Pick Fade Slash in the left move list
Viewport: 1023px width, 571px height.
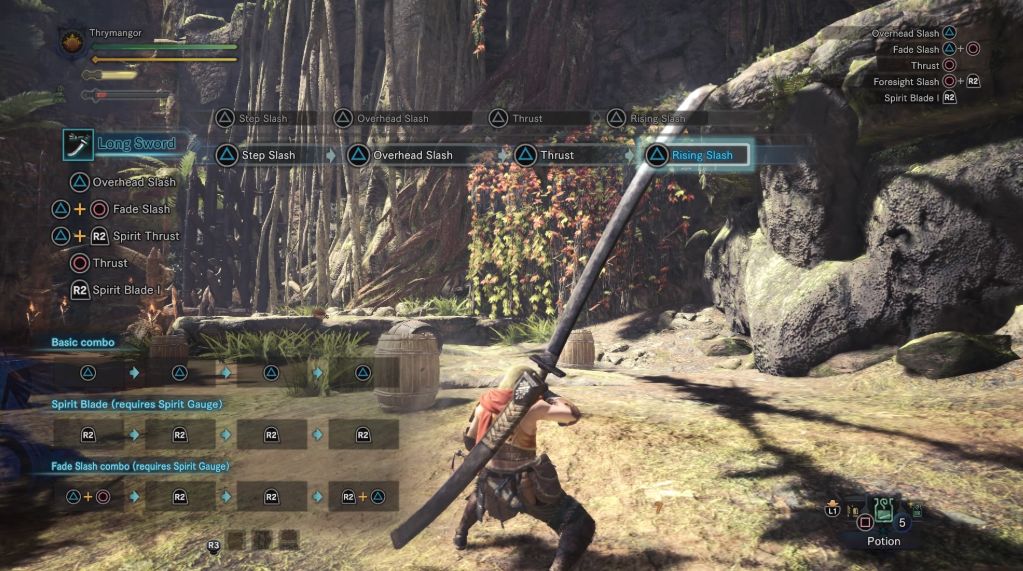pos(140,209)
